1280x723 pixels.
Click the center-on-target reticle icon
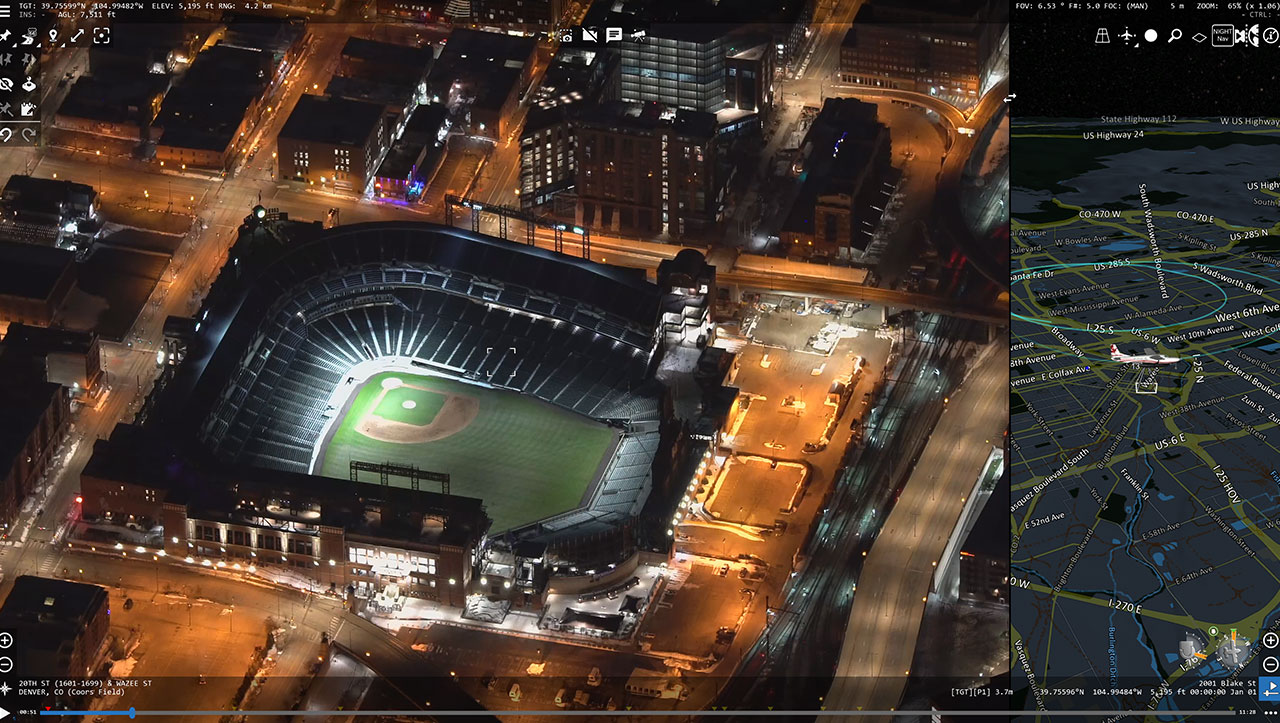101,36
